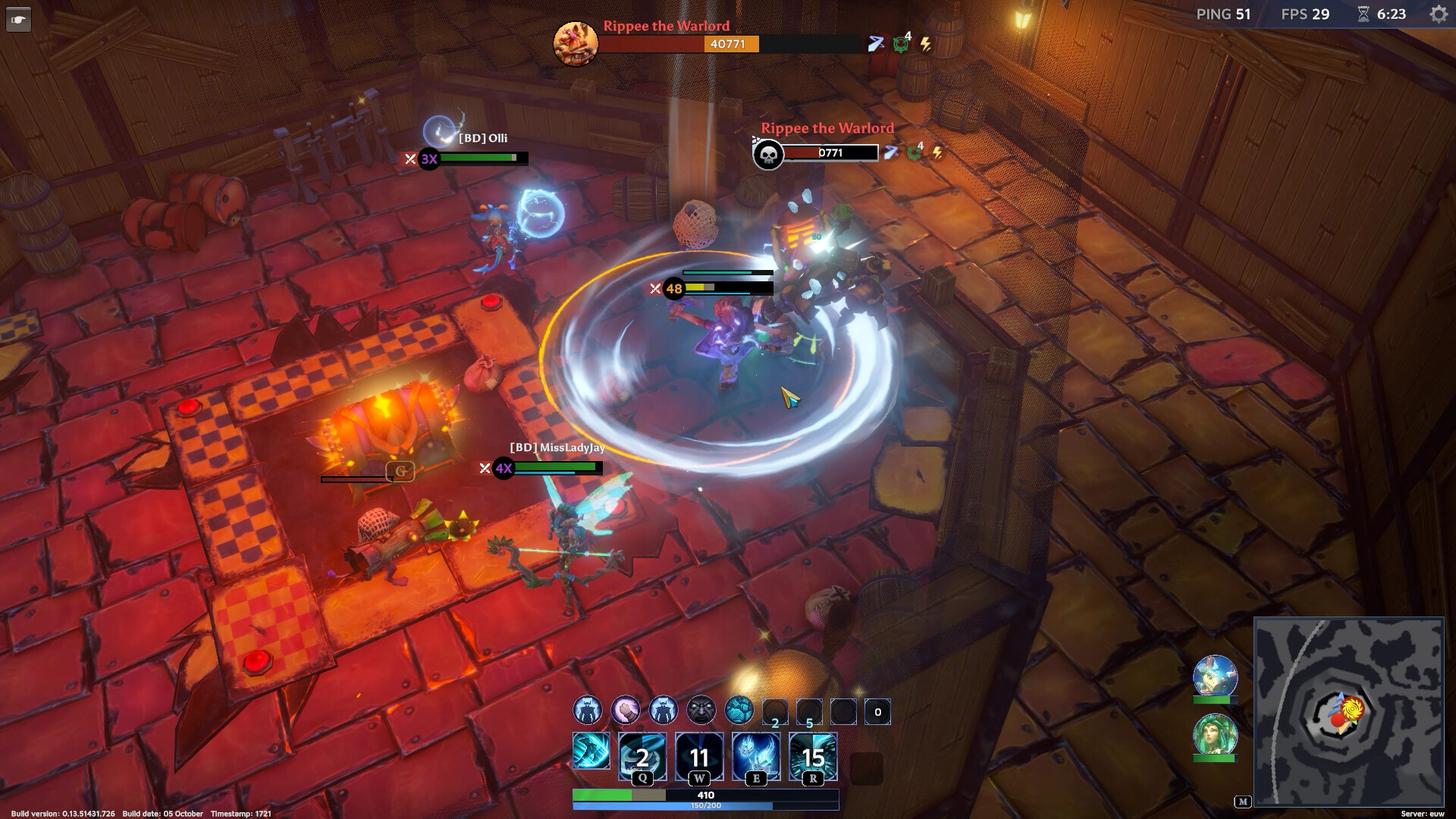Viewport: 1456px width, 819px height.
Task: Click the pointing hand button
Action: 18,20
